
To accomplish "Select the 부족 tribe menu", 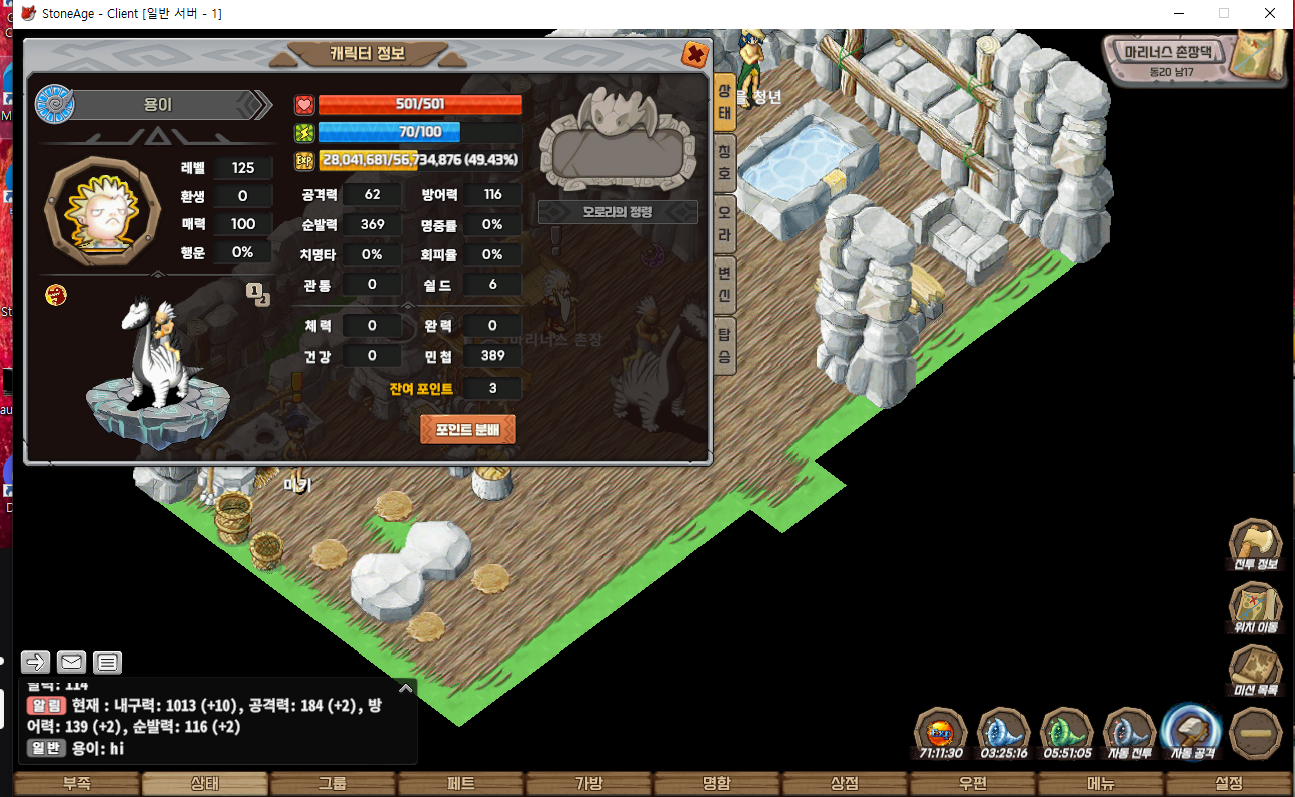I will [x=77, y=784].
